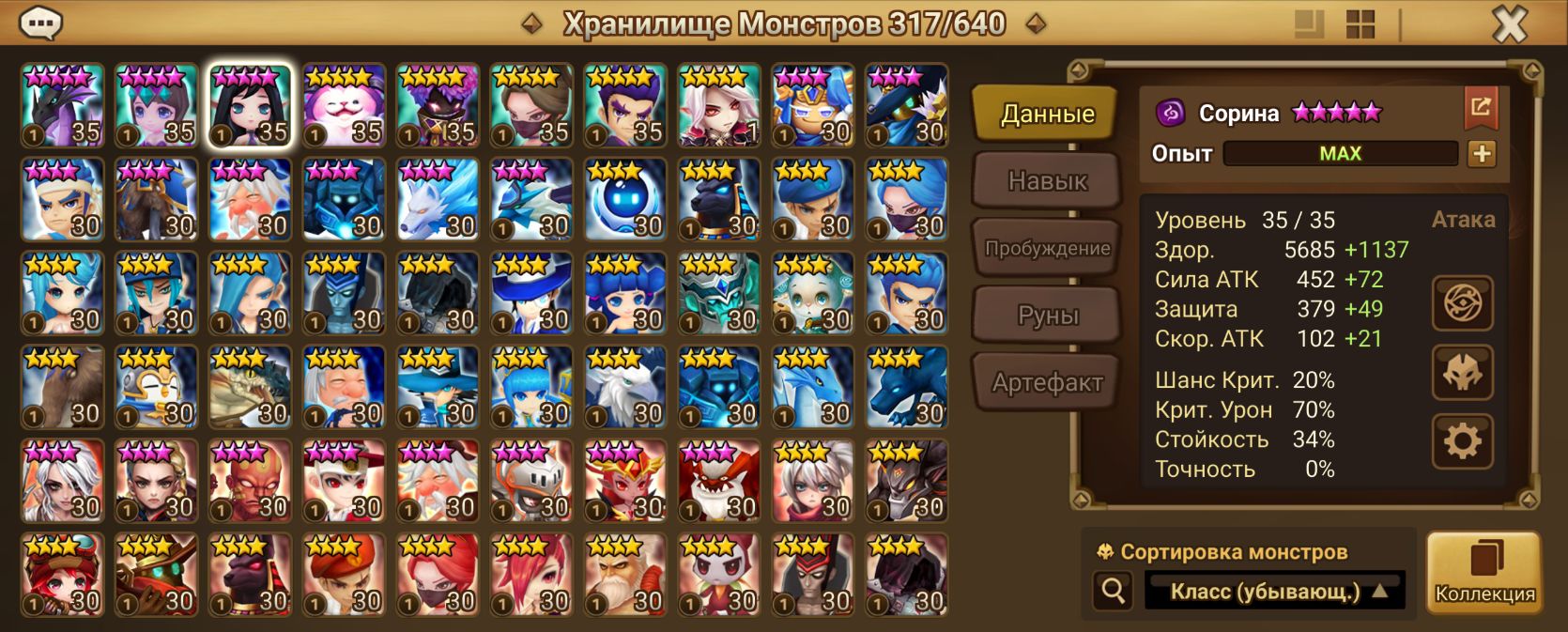1568x632 pixels.
Task: Open the chat speech bubble
Action: point(41,23)
